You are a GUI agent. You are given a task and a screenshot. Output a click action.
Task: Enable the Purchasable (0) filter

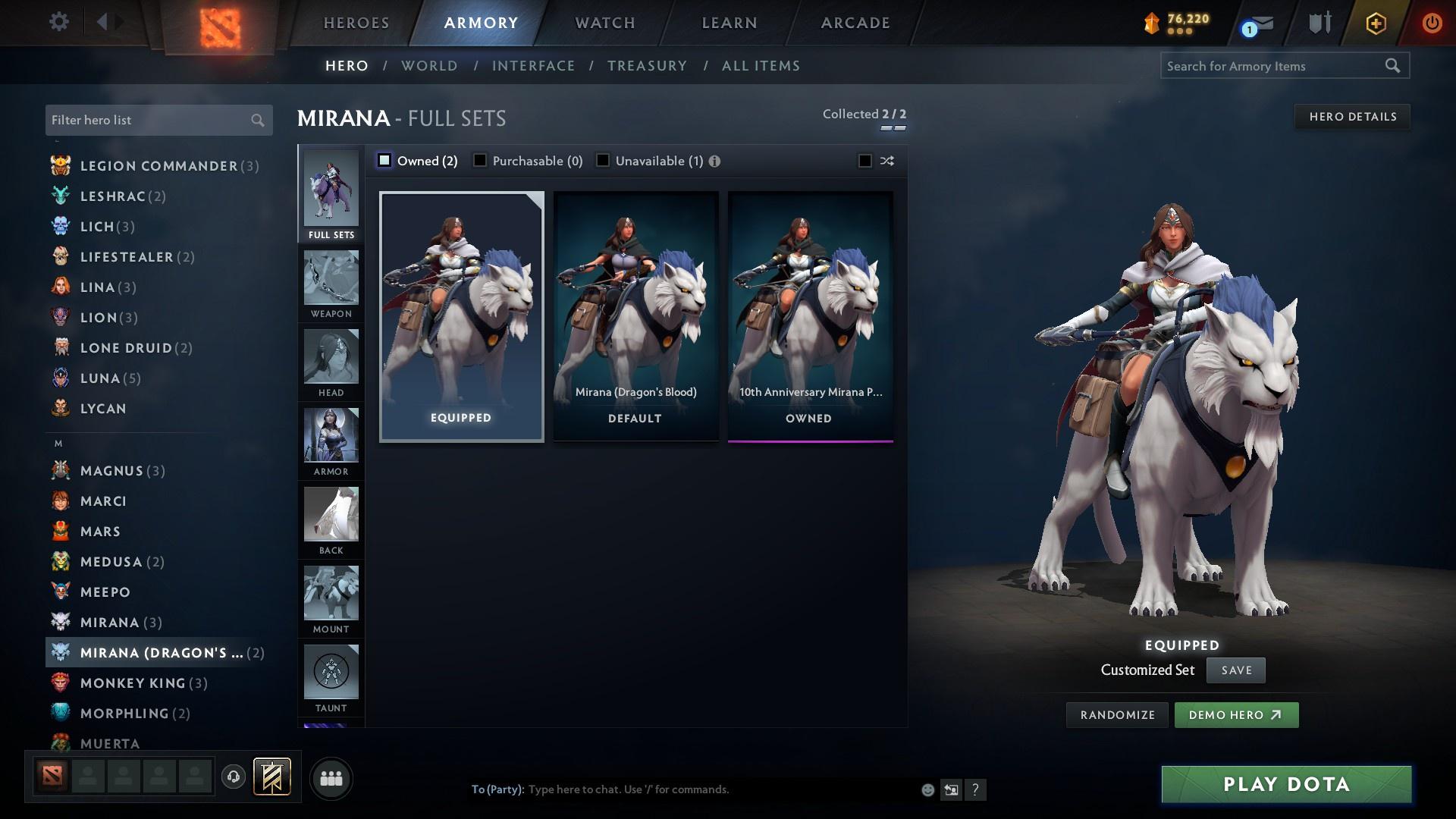tap(479, 160)
